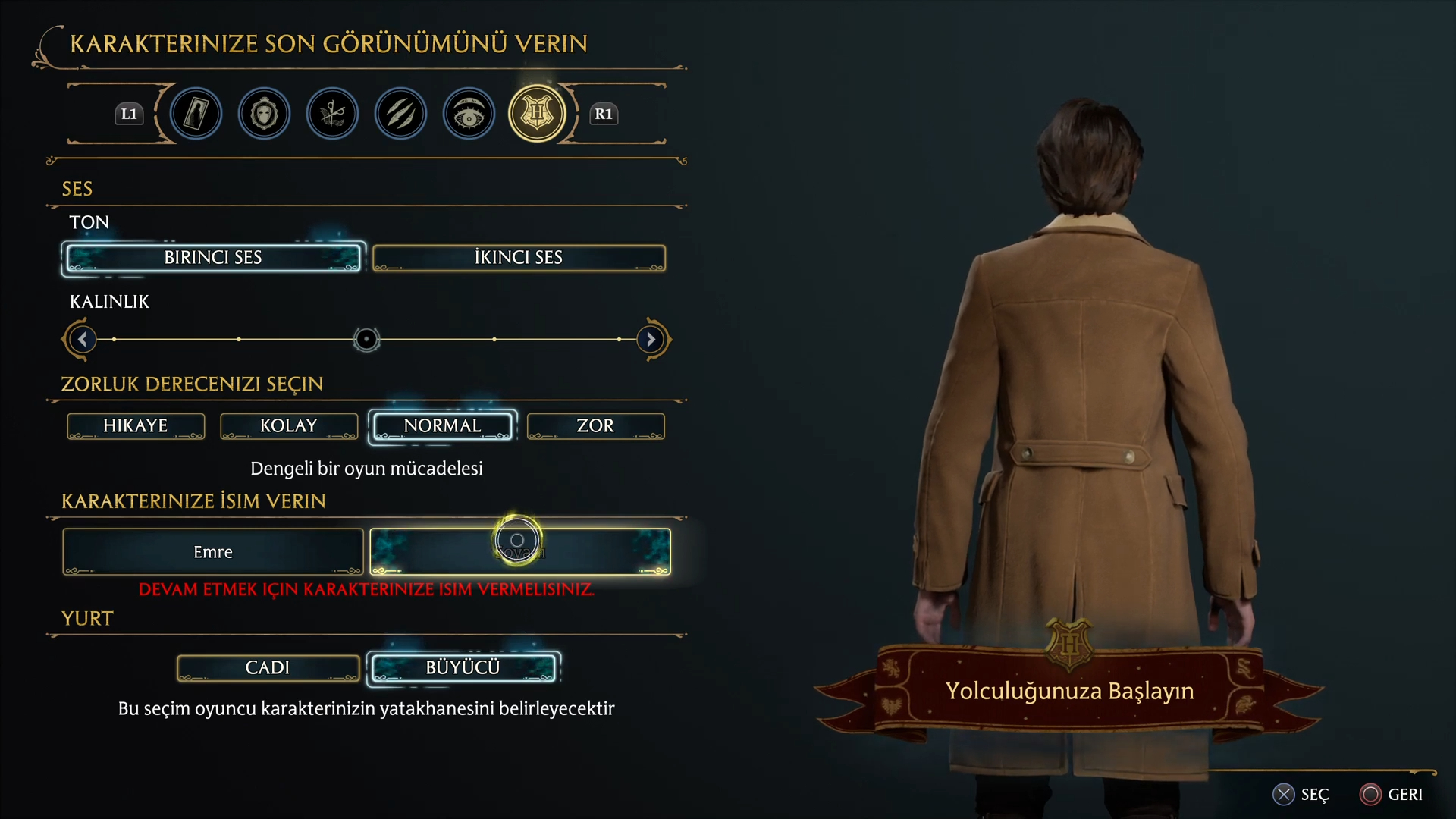Set difficulty to Kolay

pyautogui.click(x=289, y=426)
